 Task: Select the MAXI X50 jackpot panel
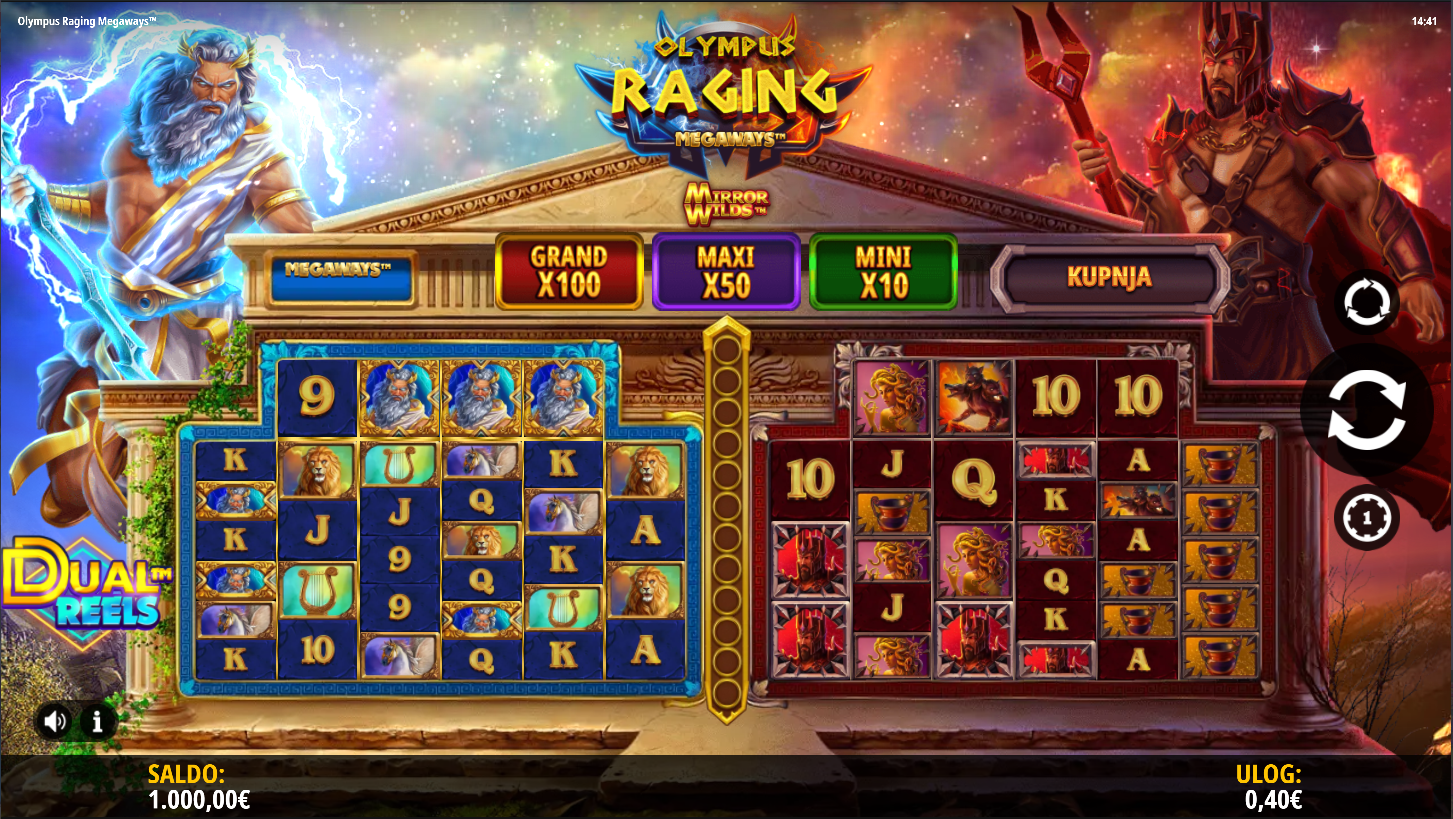click(726, 272)
